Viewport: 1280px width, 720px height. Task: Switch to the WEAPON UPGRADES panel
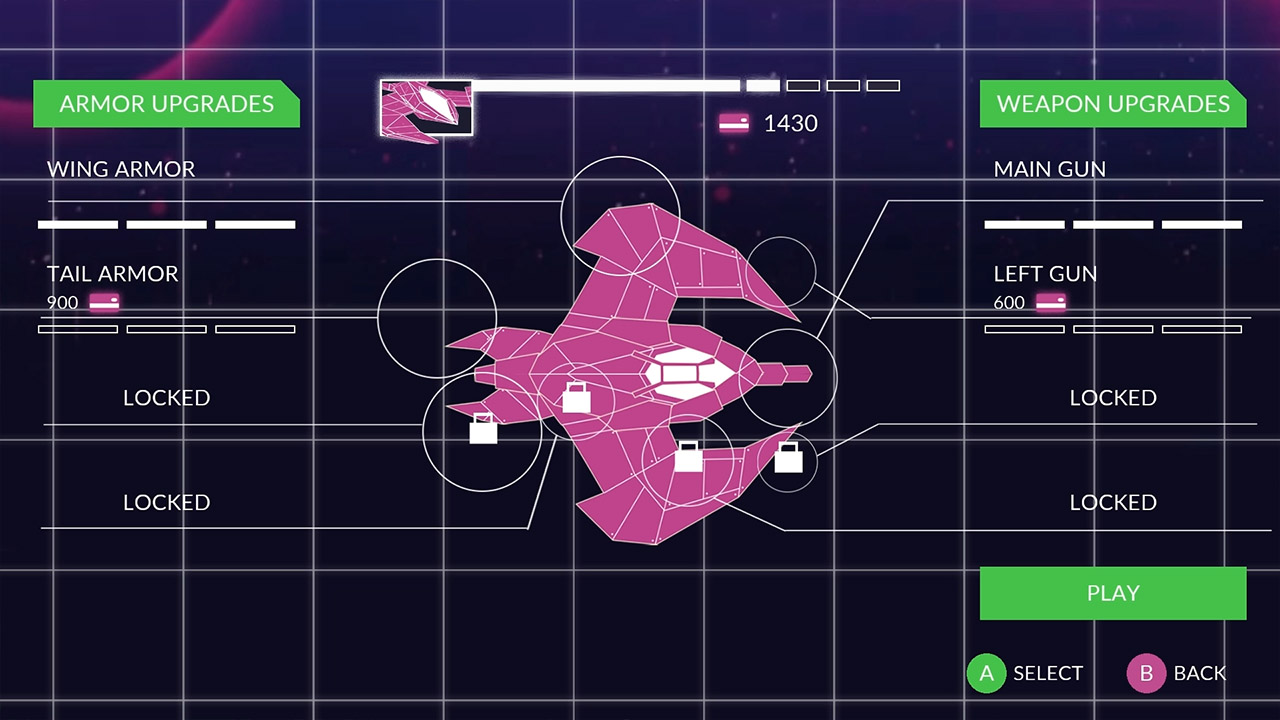click(1112, 103)
